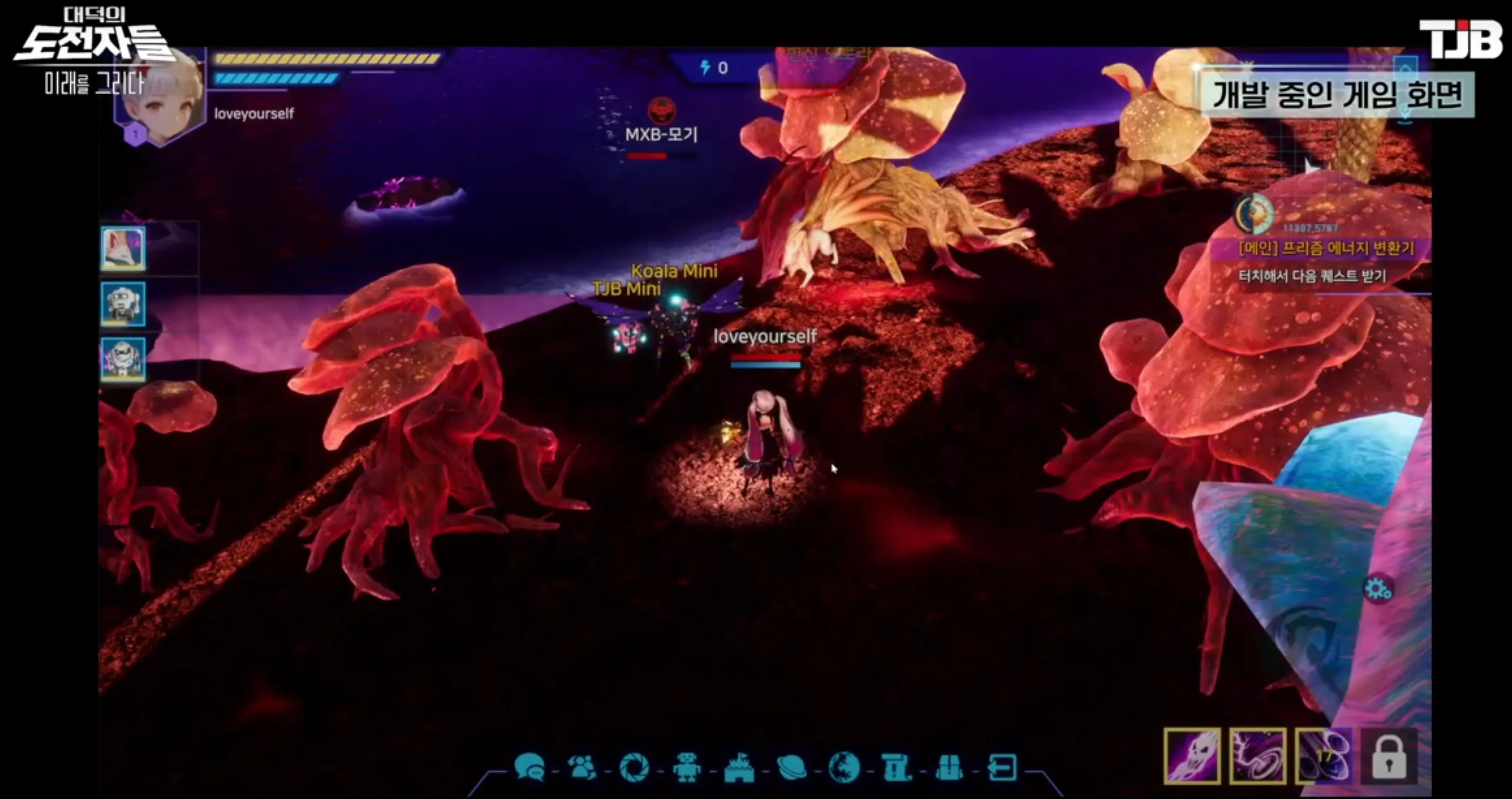Use the lightning vortex skill

tap(1258, 756)
